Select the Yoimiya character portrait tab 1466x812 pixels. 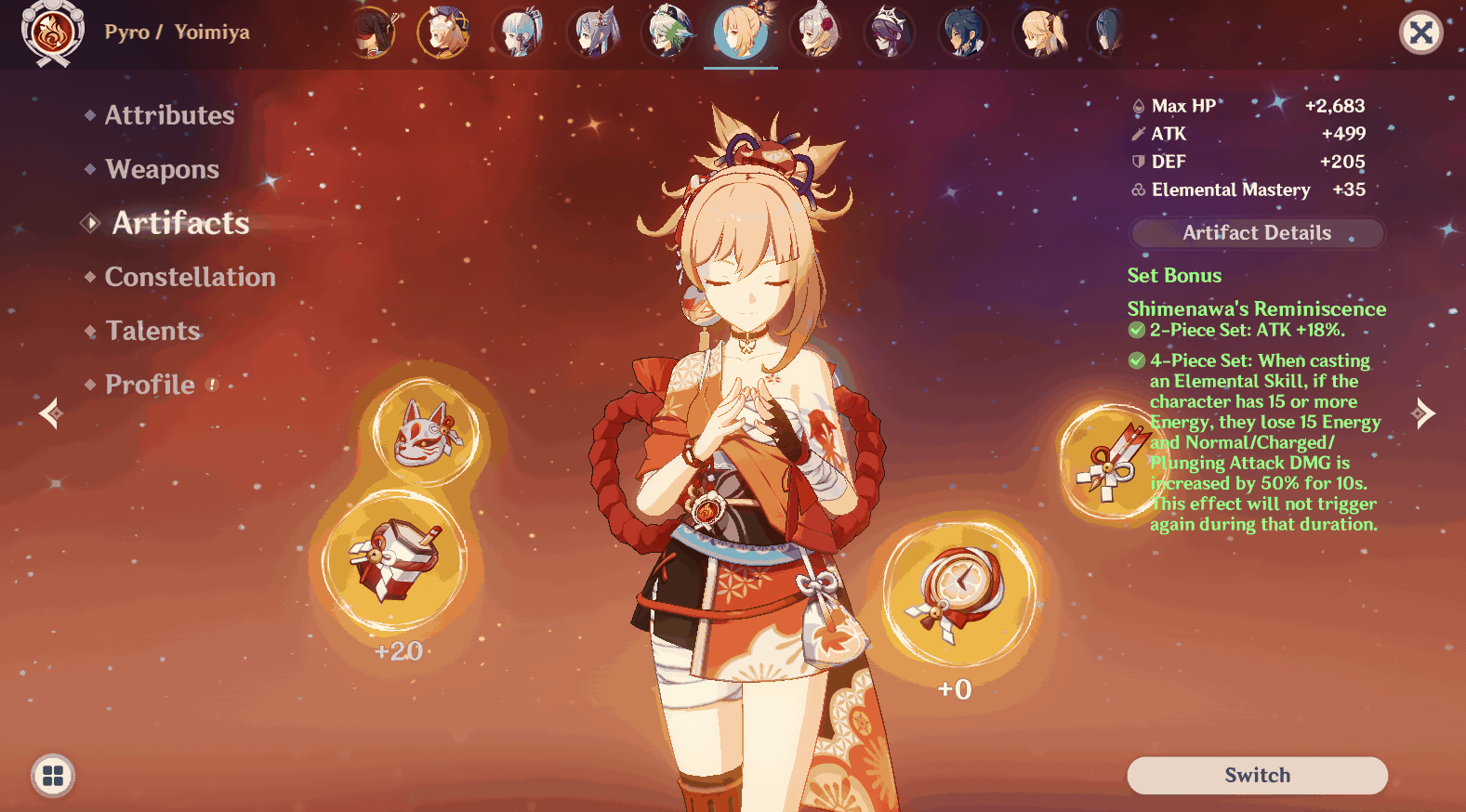point(740,34)
